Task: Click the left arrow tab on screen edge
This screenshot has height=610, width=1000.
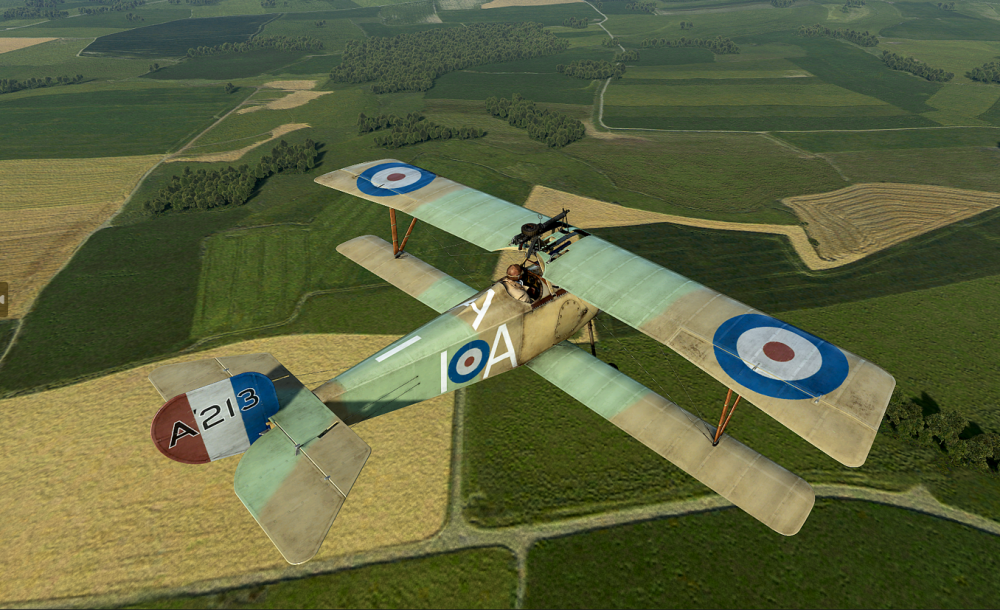Action: [3, 299]
